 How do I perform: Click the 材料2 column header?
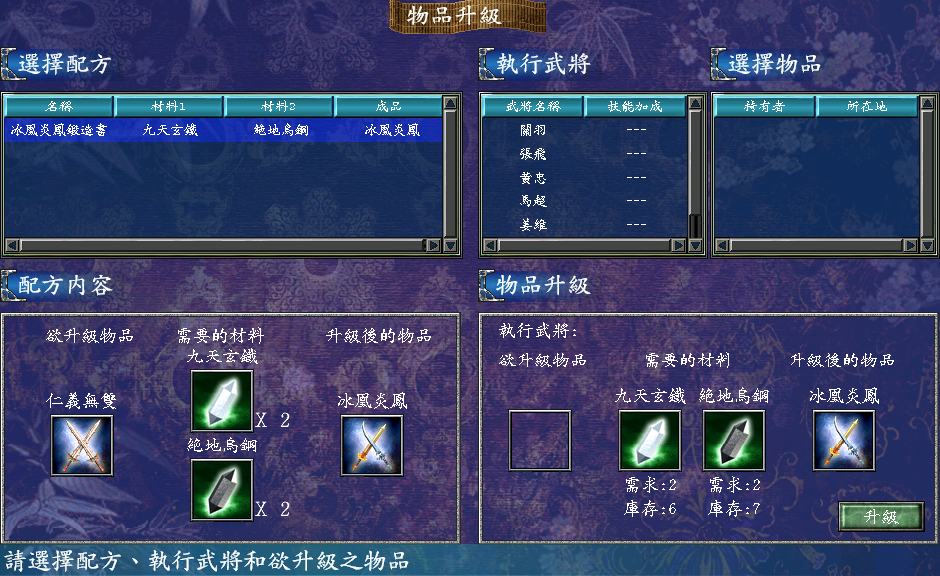[279, 106]
